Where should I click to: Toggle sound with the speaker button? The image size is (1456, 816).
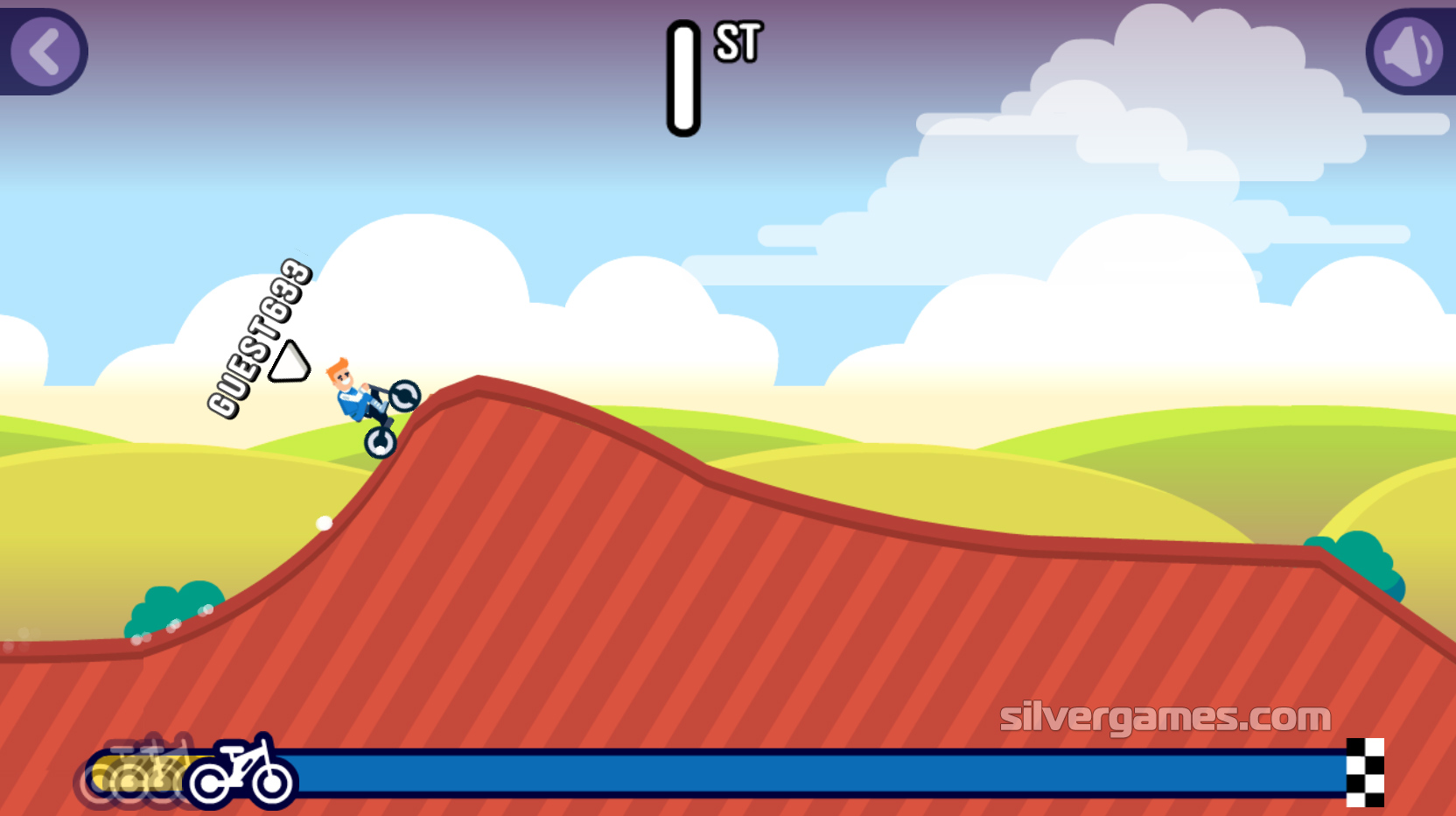coord(1409,52)
